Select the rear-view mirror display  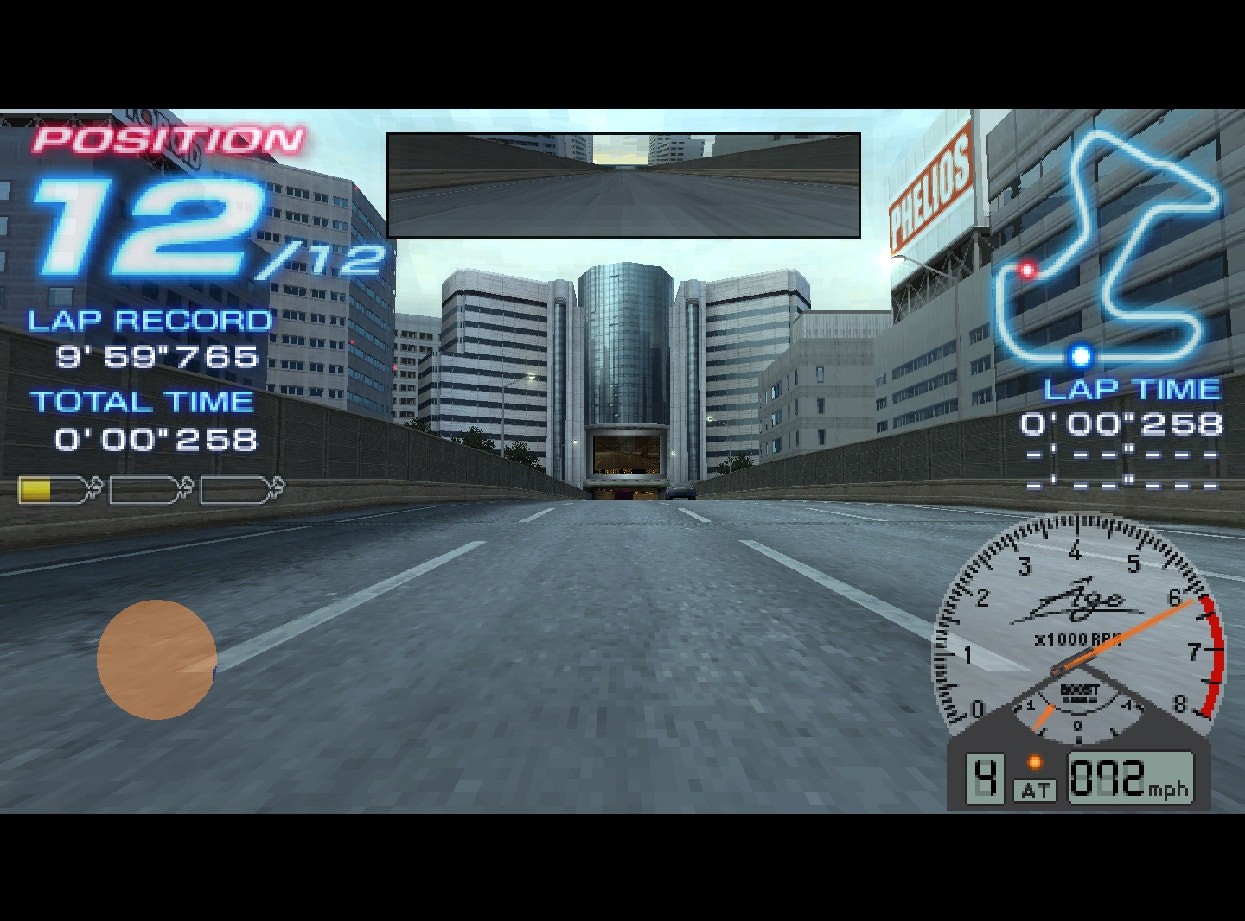point(623,185)
